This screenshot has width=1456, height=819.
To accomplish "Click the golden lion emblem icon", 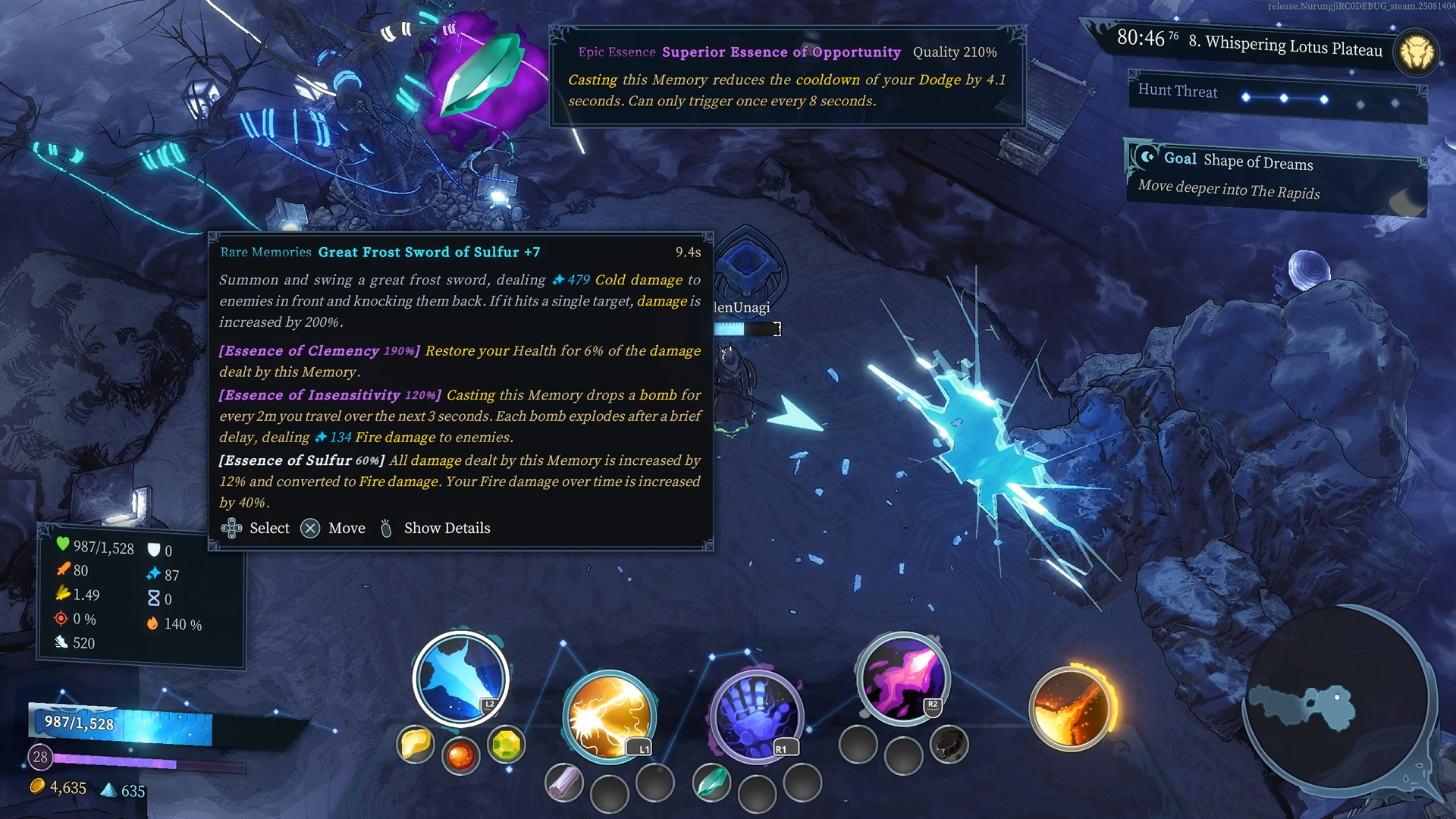I will [1416, 53].
